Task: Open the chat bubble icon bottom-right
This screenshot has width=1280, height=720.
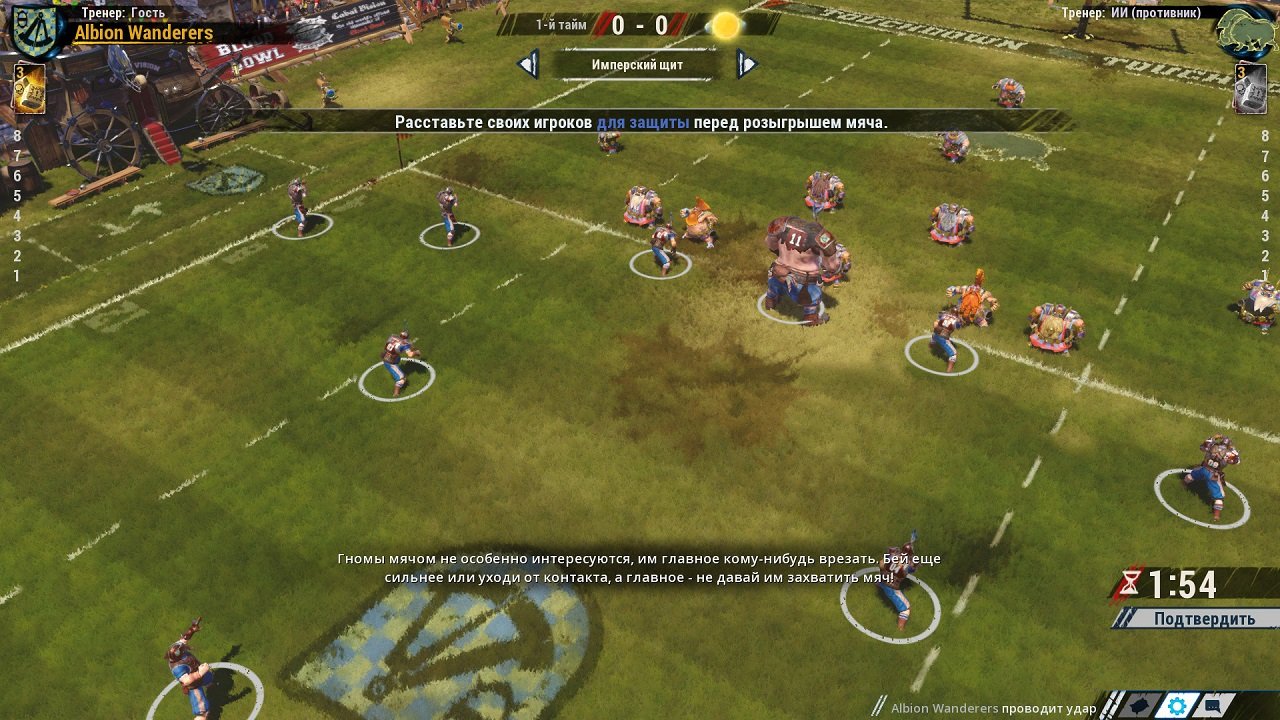Action: coord(1212,705)
